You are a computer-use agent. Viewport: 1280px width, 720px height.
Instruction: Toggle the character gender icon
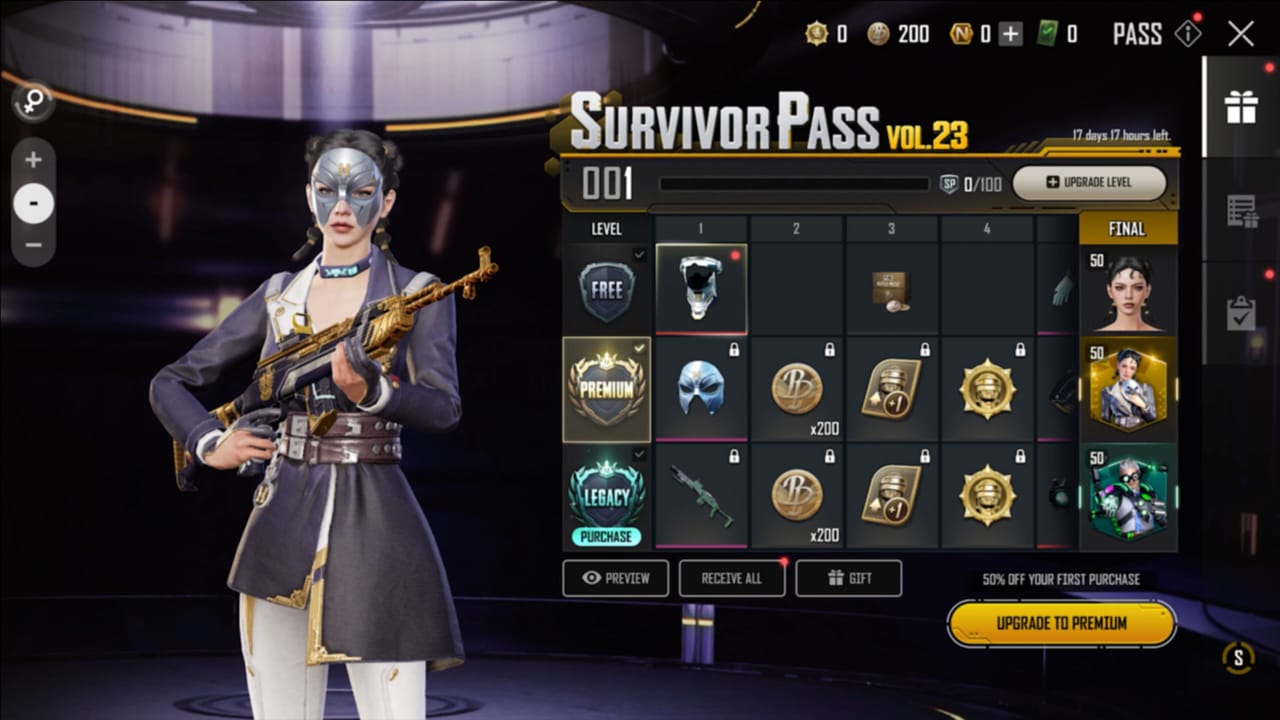coord(32,100)
